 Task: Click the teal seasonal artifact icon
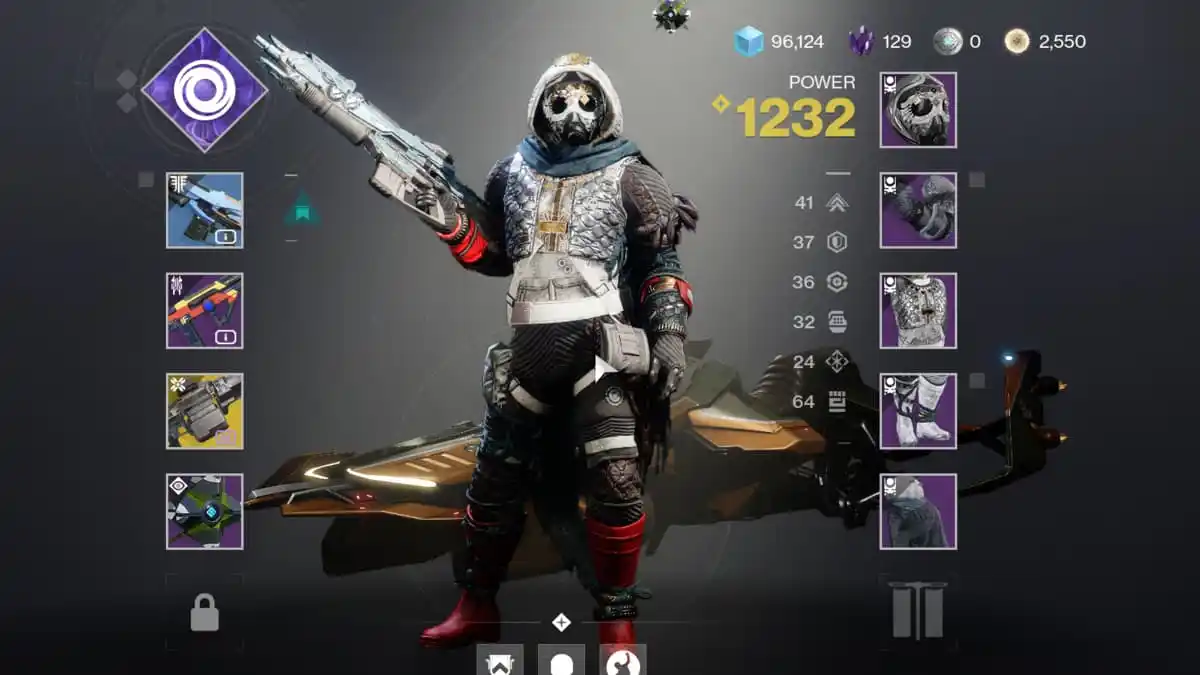point(301,209)
